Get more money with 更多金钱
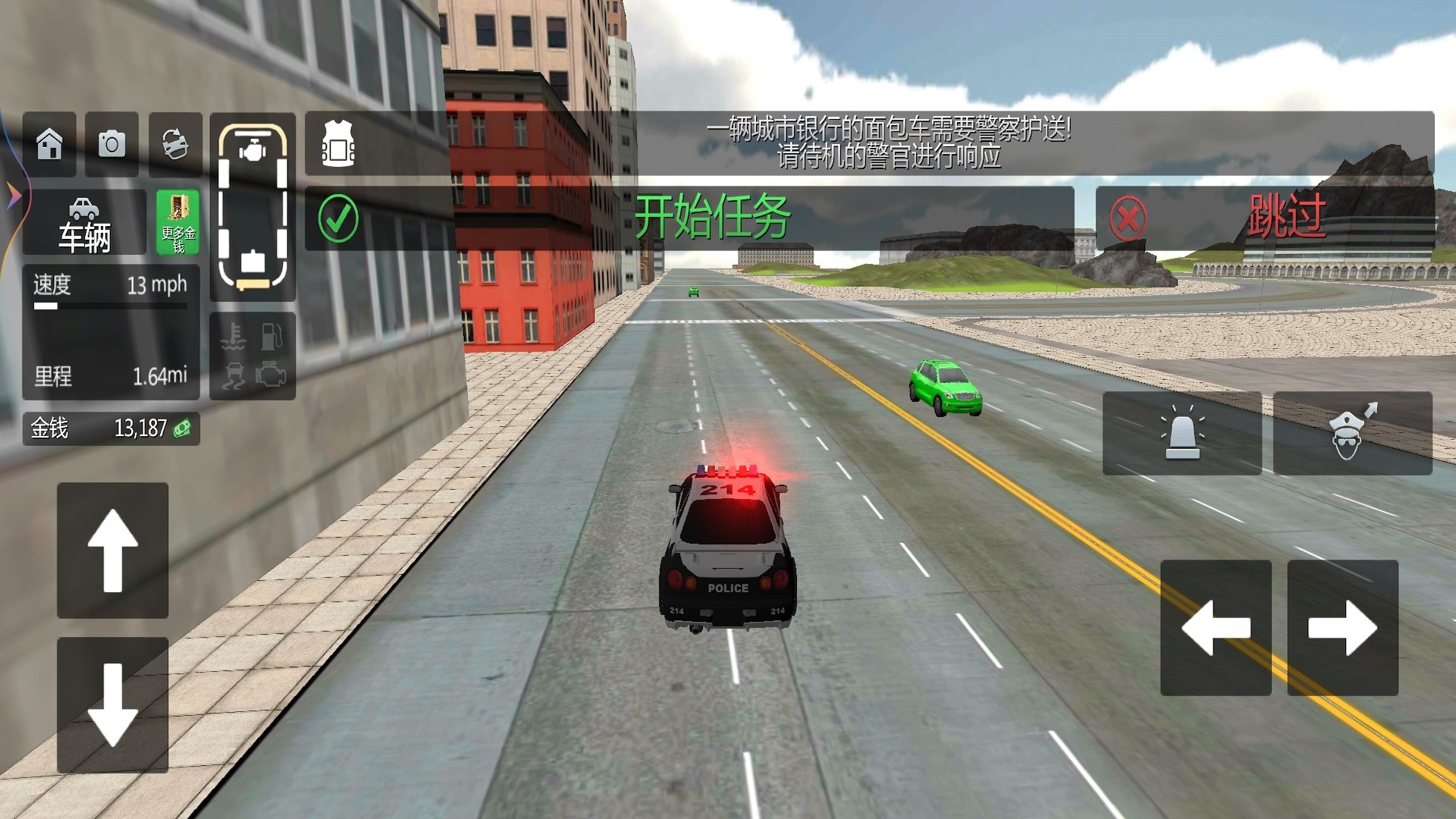This screenshot has width=1456, height=819. (x=177, y=222)
